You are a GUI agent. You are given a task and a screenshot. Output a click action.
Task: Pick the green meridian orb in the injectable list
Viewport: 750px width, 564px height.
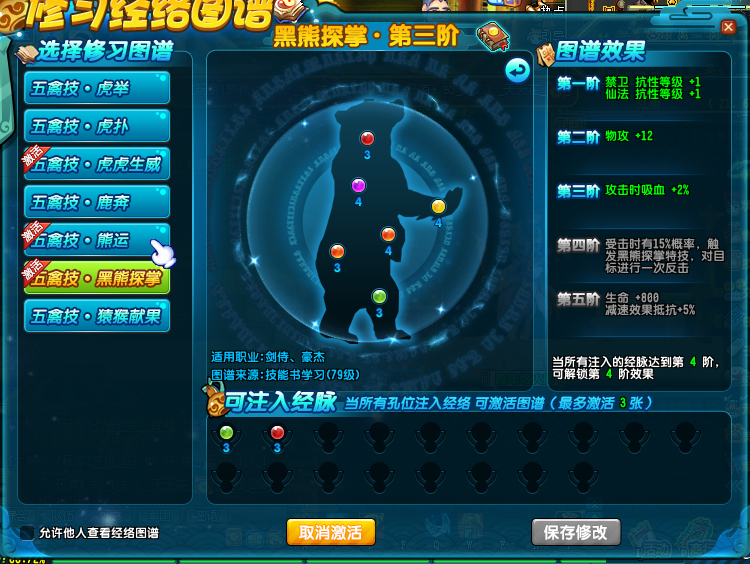coord(226,432)
